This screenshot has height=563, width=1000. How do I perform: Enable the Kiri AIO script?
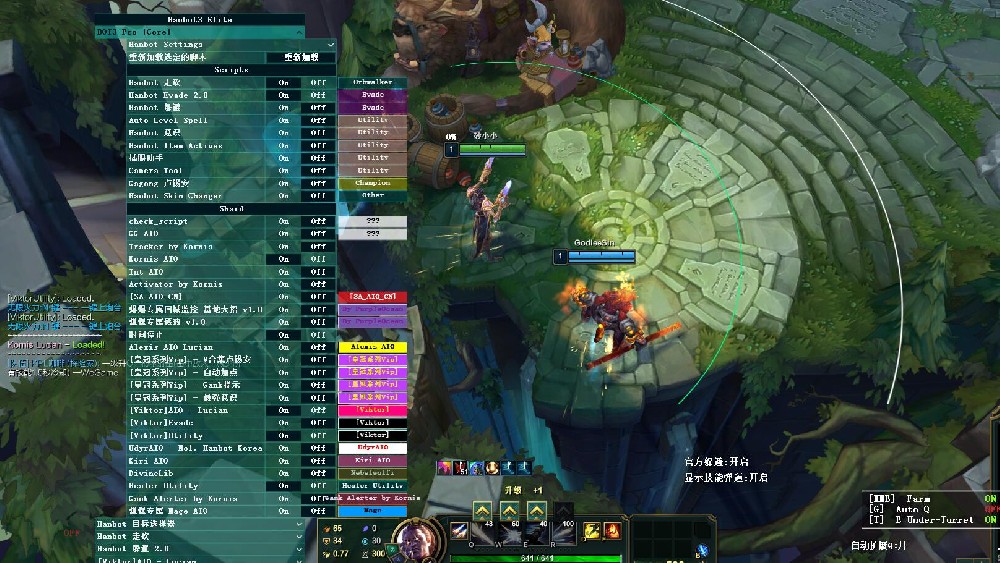coord(284,460)
